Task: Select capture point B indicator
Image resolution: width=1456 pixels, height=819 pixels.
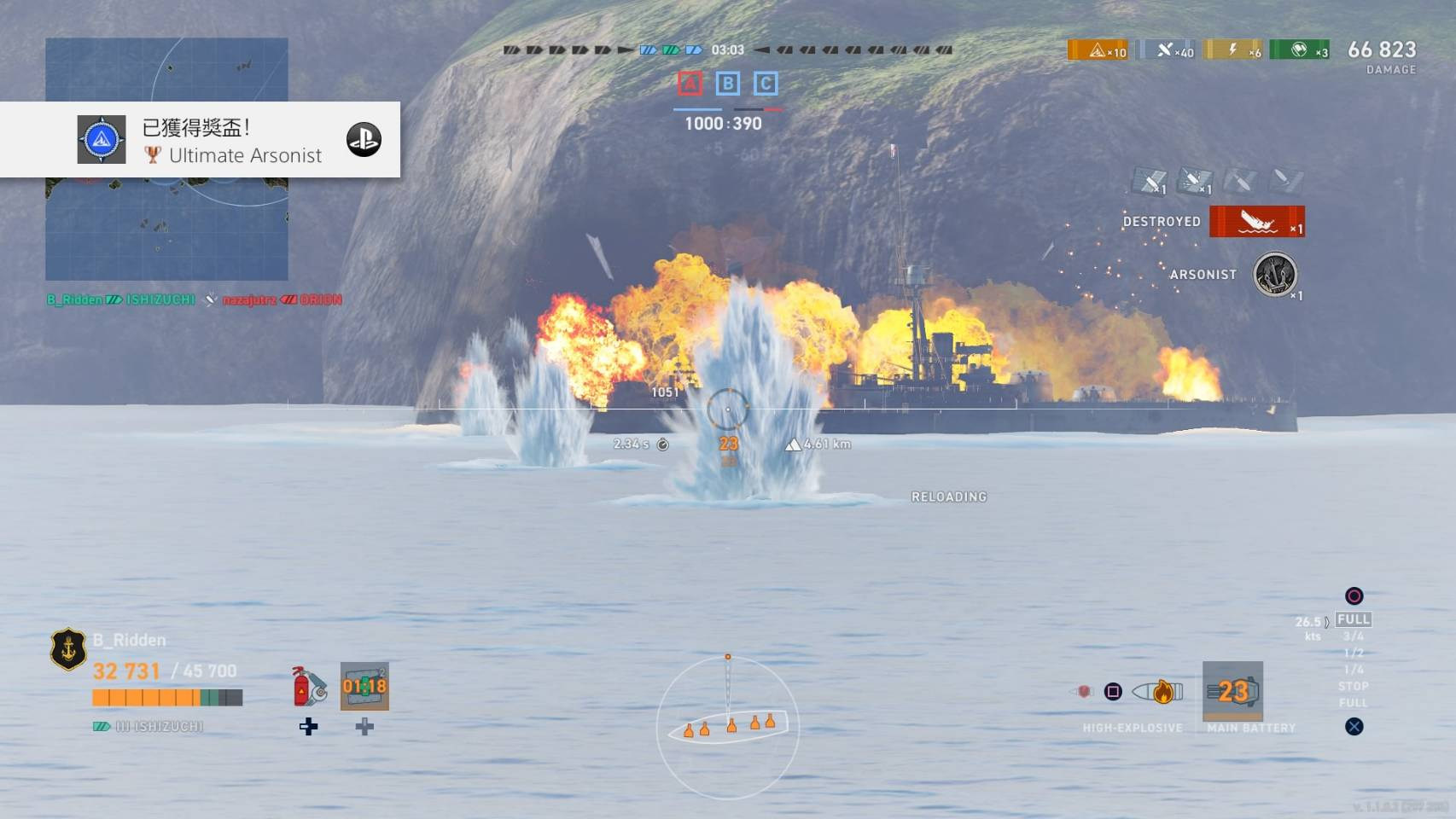Action: tap(727, 84)
